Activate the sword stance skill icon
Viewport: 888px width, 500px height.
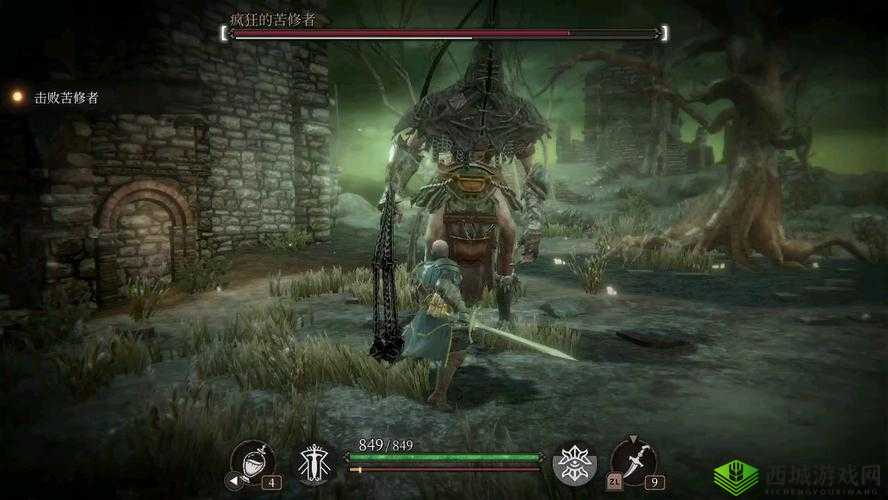[x=314, y=463]
